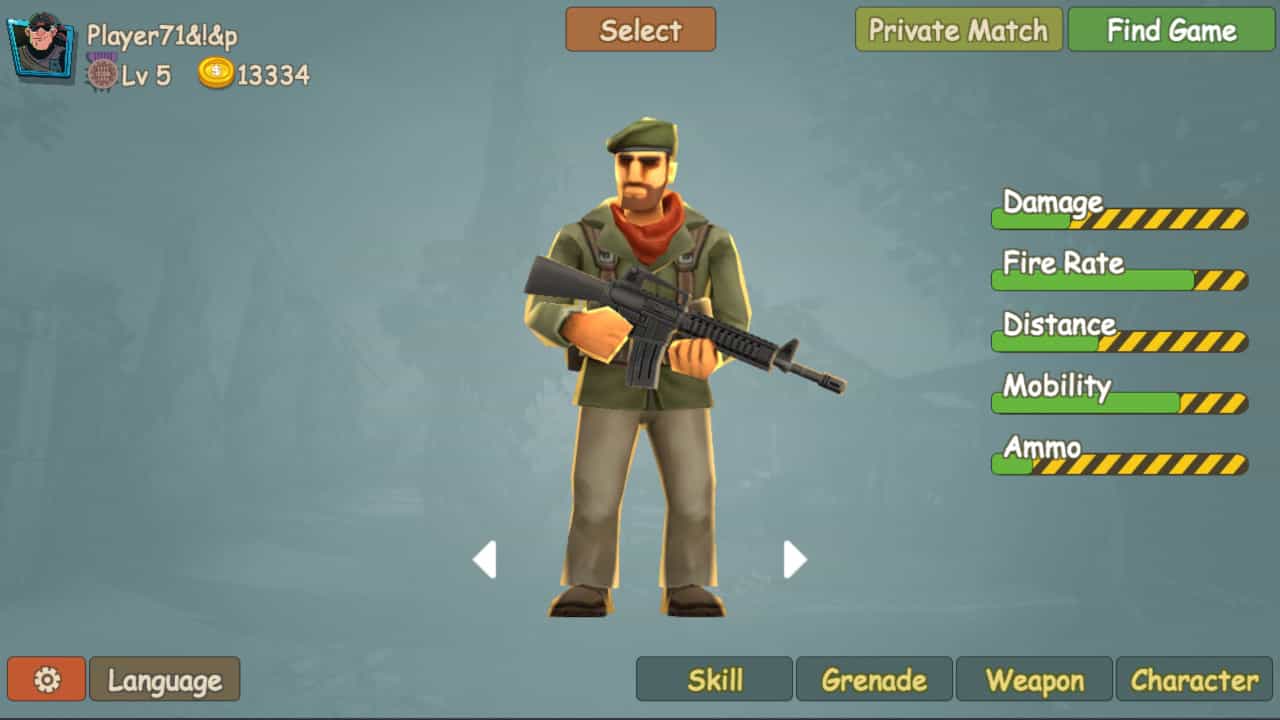
Task: Click the player avatar portrait
Action: point(39,48)
